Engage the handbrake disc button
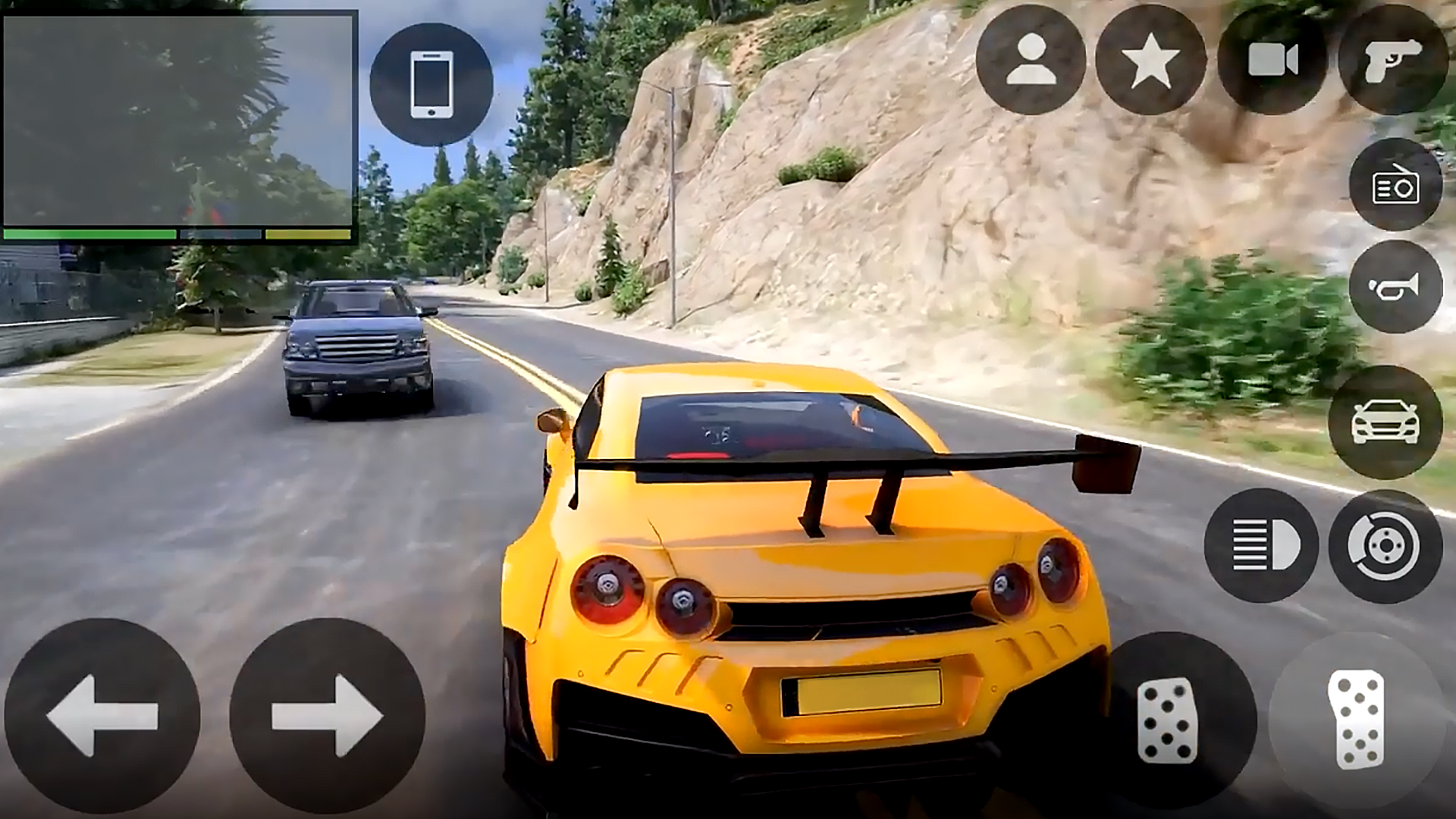The height and width of the screenshot is (819, 1456). (x=1385, y=545)
